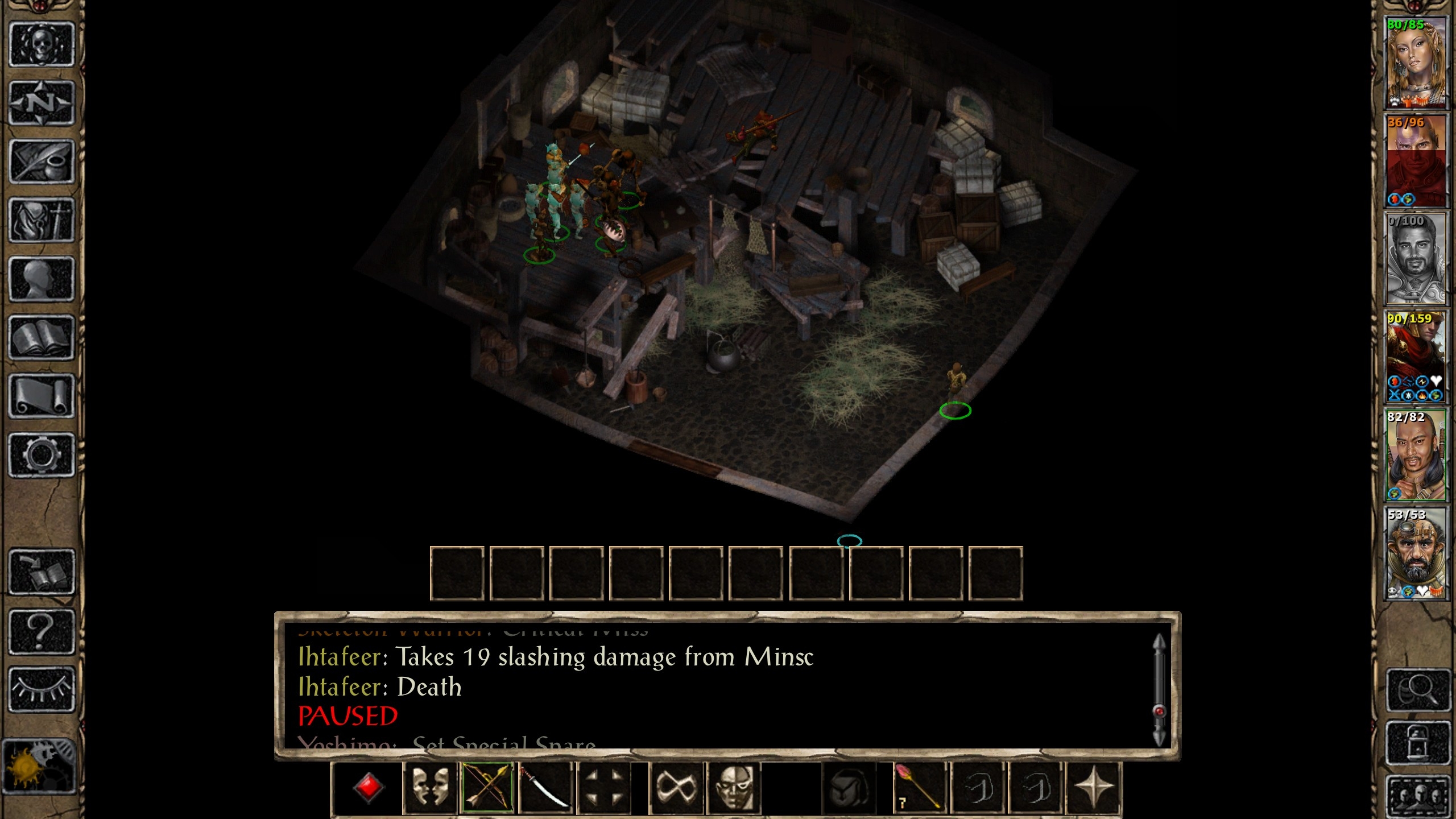Viewport: 1456px width, 819px height.
Task: Select the red-masked character portrait
Action: 1414,161
